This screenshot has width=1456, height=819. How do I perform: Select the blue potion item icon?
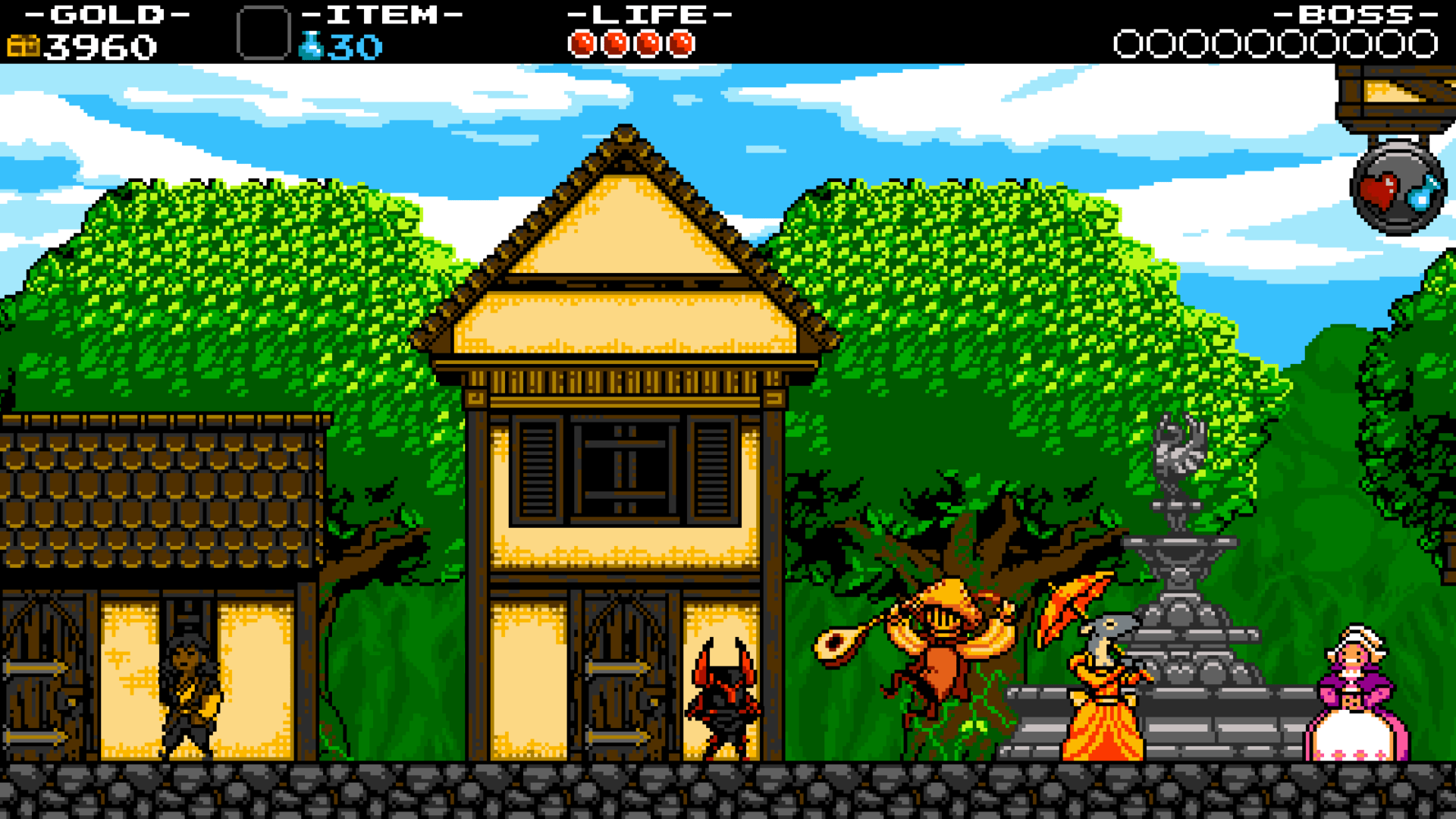click(x=311, y=45)
